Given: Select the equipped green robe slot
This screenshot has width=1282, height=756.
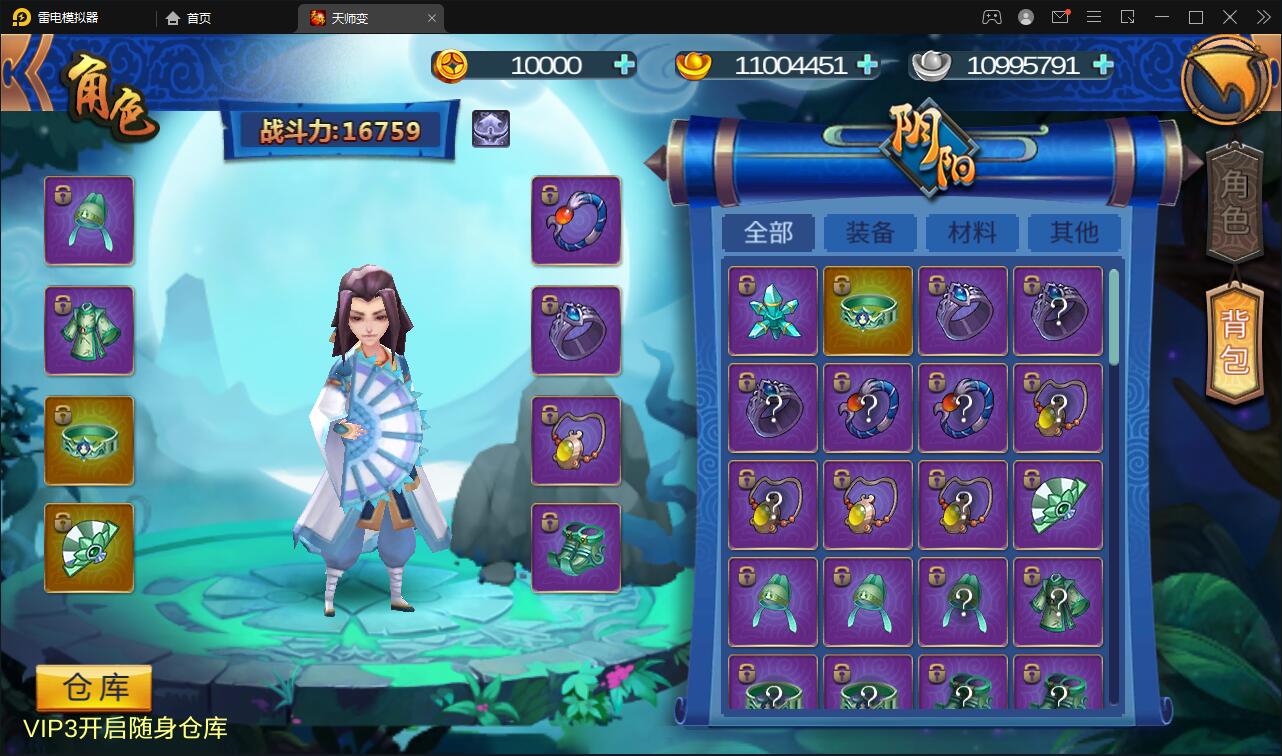Looking at the screenshot, I should coord(89,330).
